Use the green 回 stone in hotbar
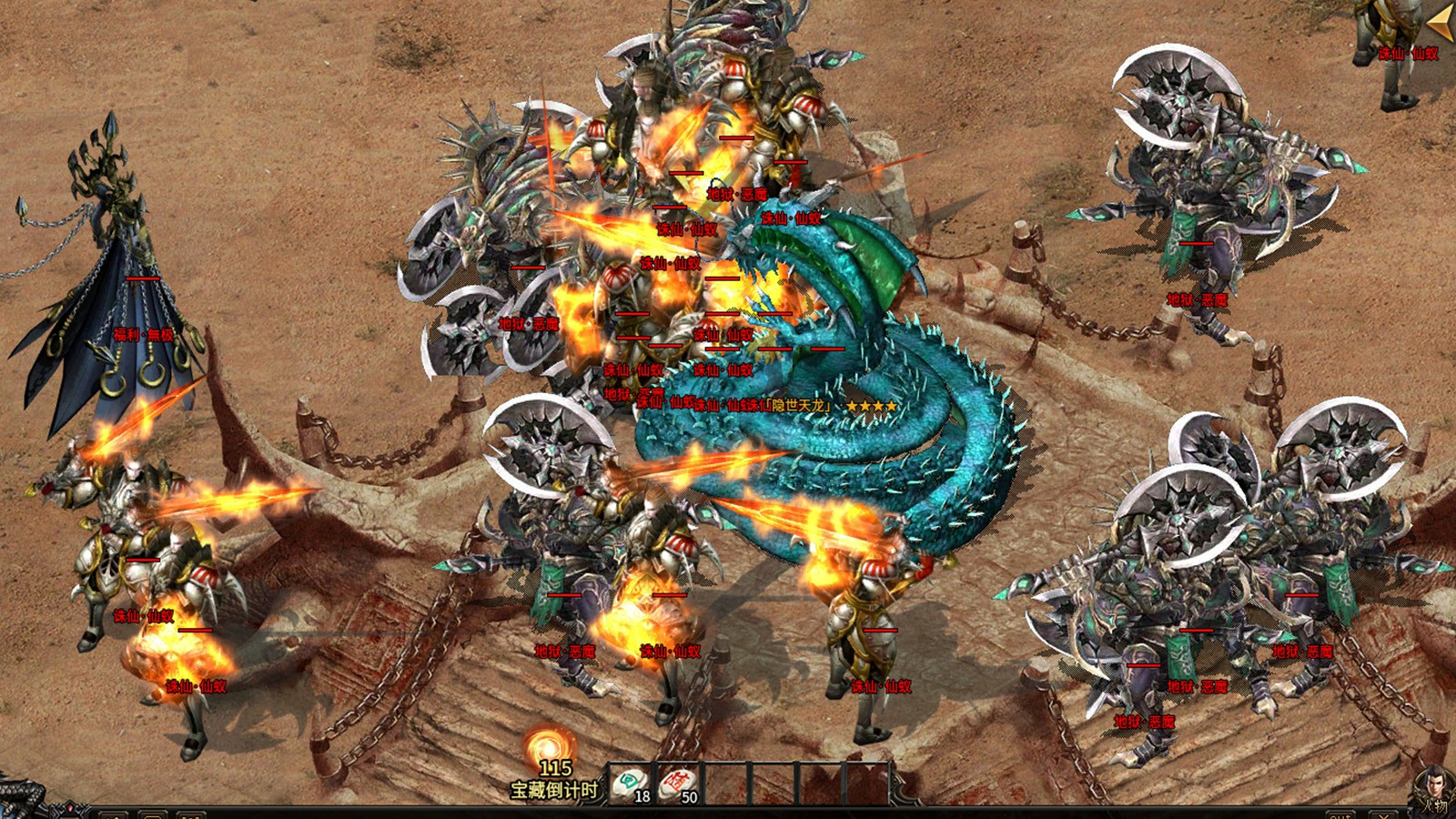The width and height of the screenshot is (1456, 819). (629, 784)
